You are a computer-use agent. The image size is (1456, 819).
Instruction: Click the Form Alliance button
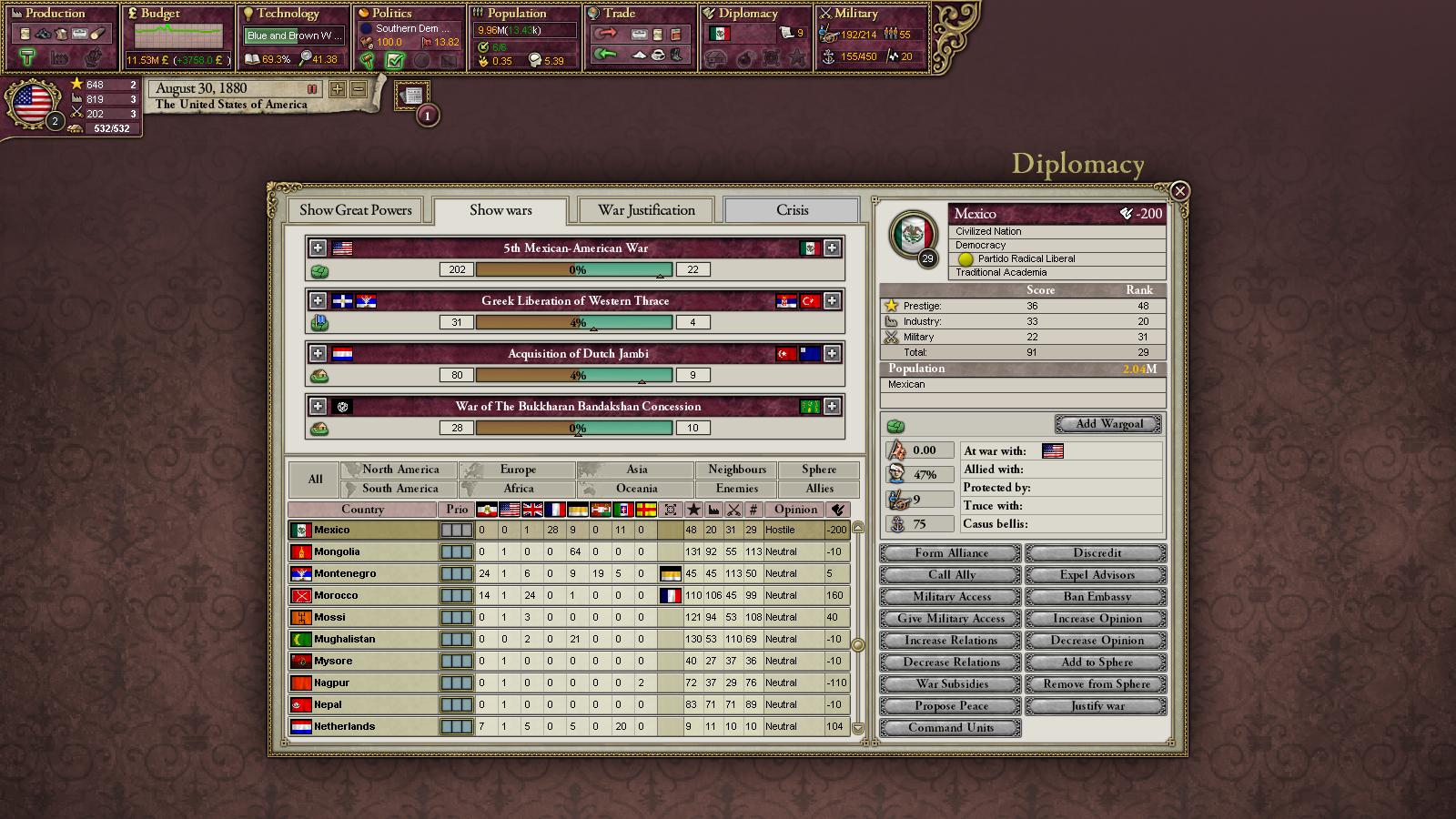(x=951, y=553)
